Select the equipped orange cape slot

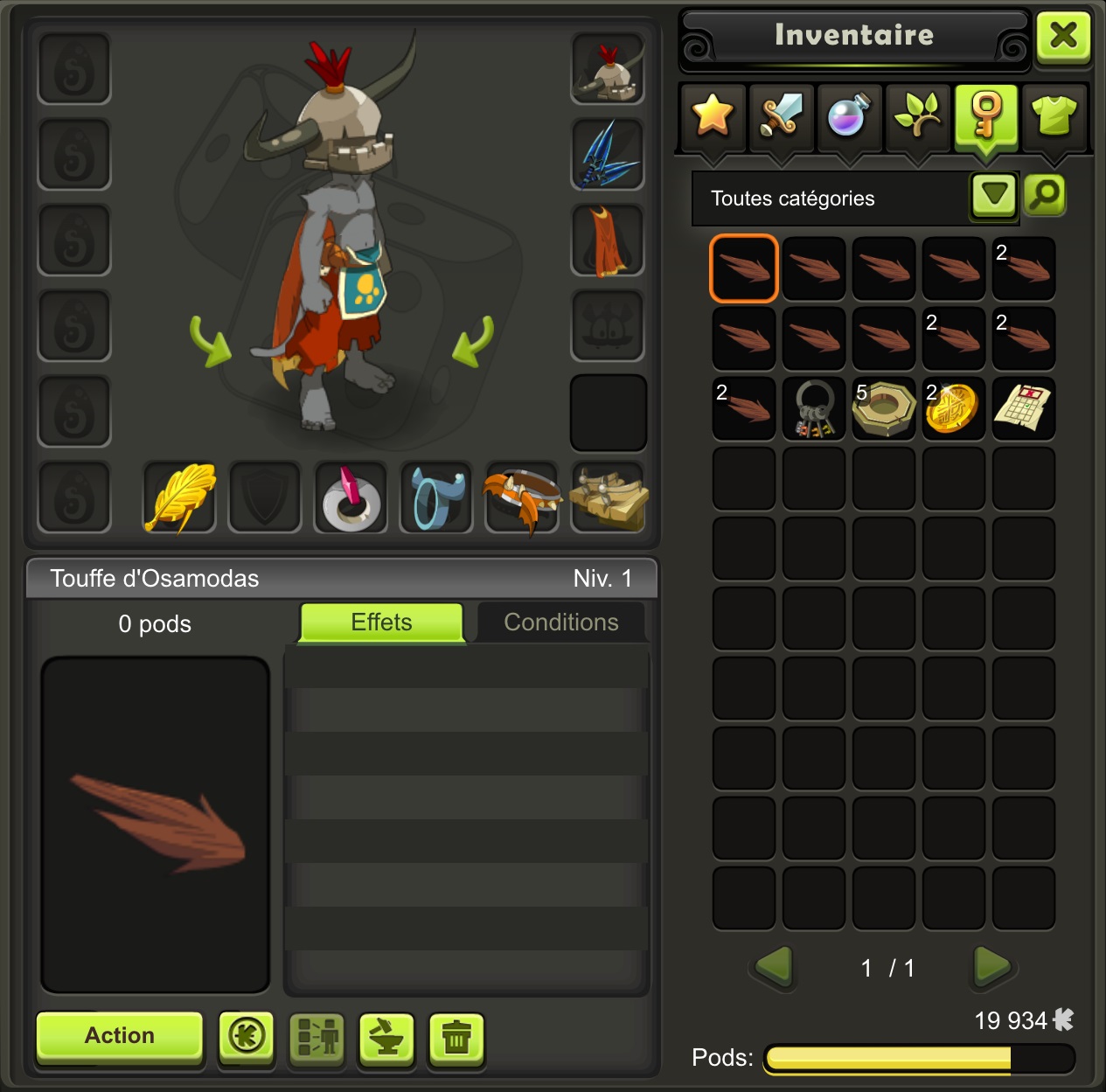click(x=608, y=240)
